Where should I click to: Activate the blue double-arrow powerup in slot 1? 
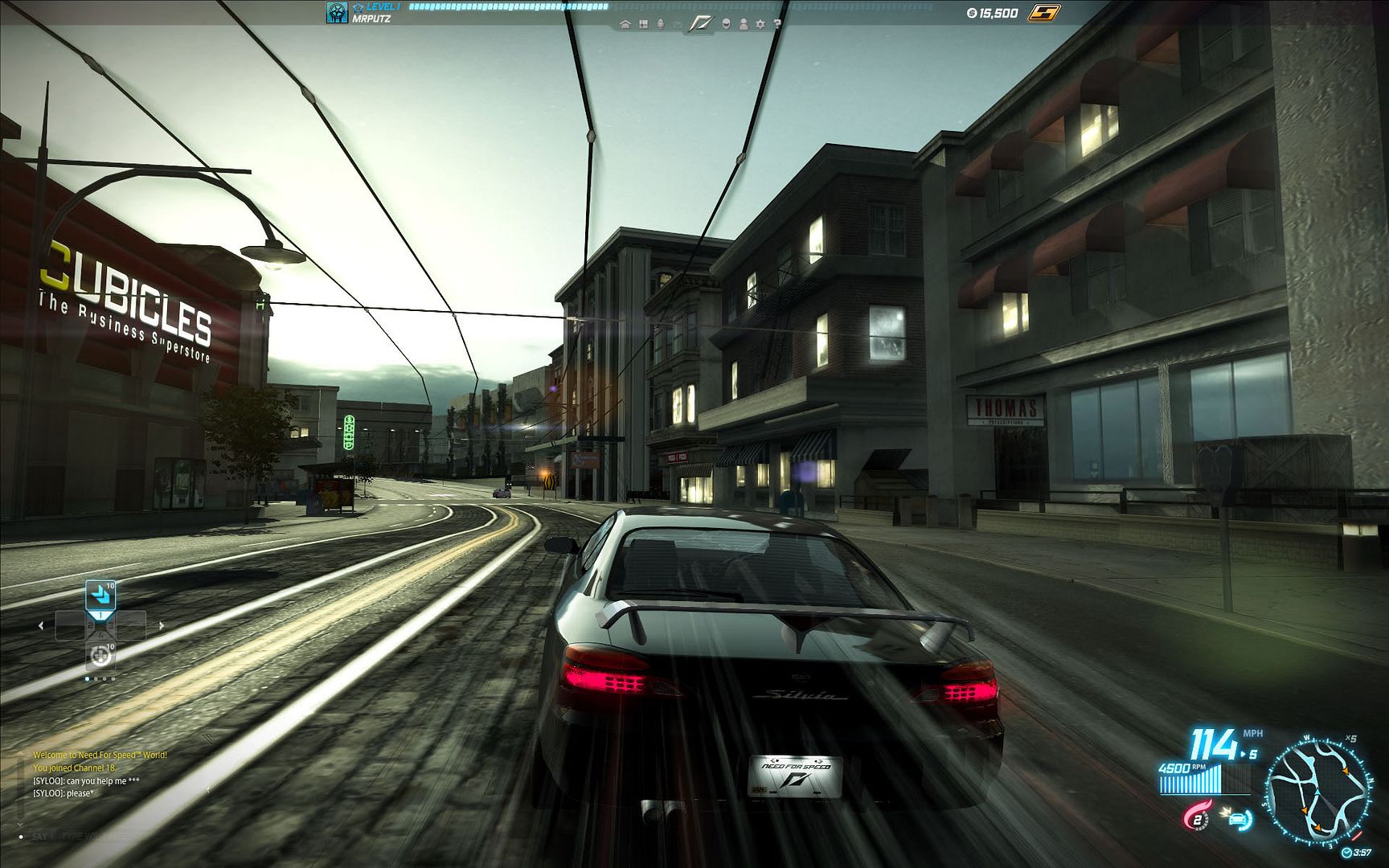click(100, 596)
